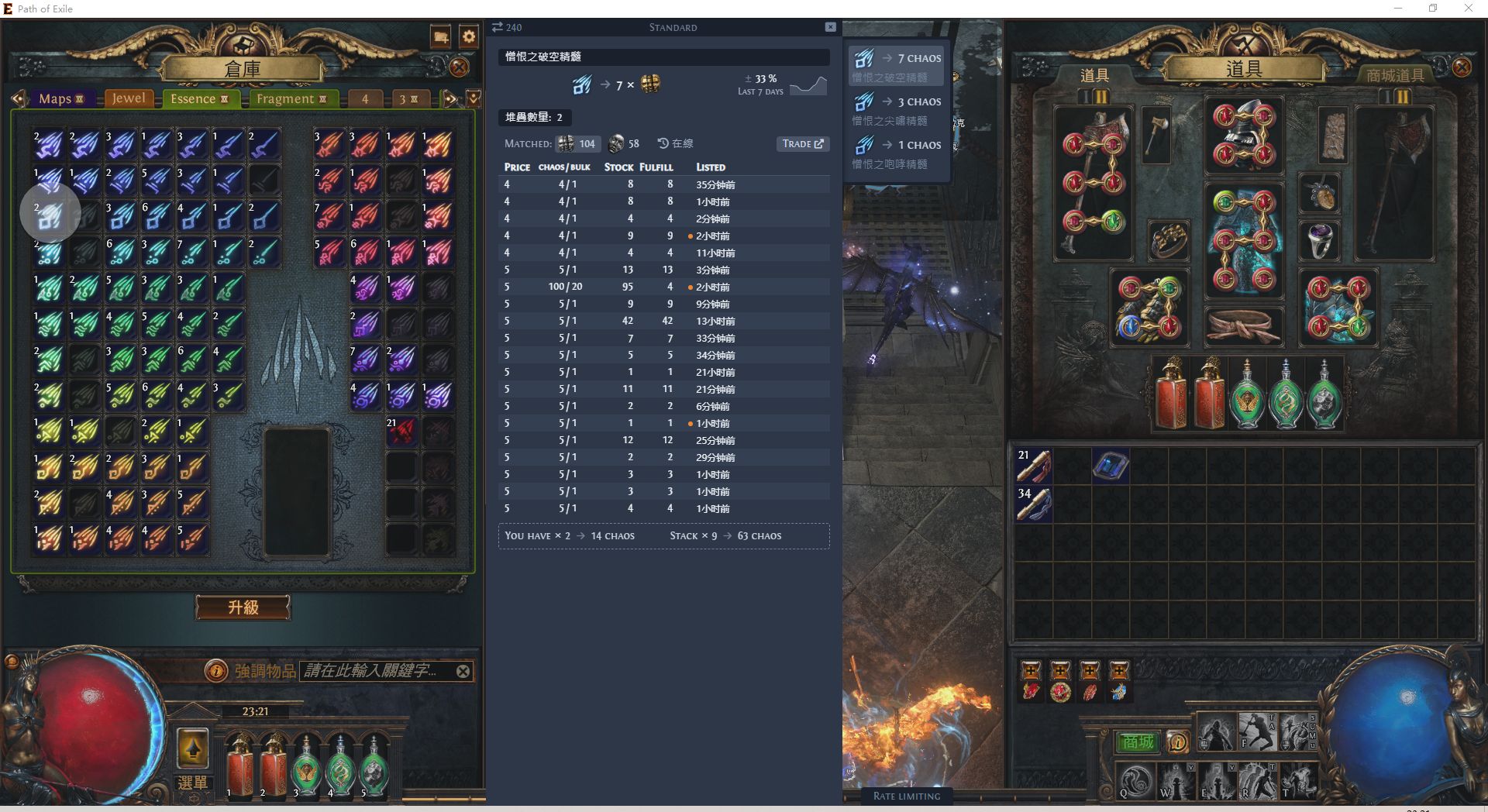Pick the 1 chaos essence entry
Viewport: 1488px width, 812px height.
[x=896, y=153]
